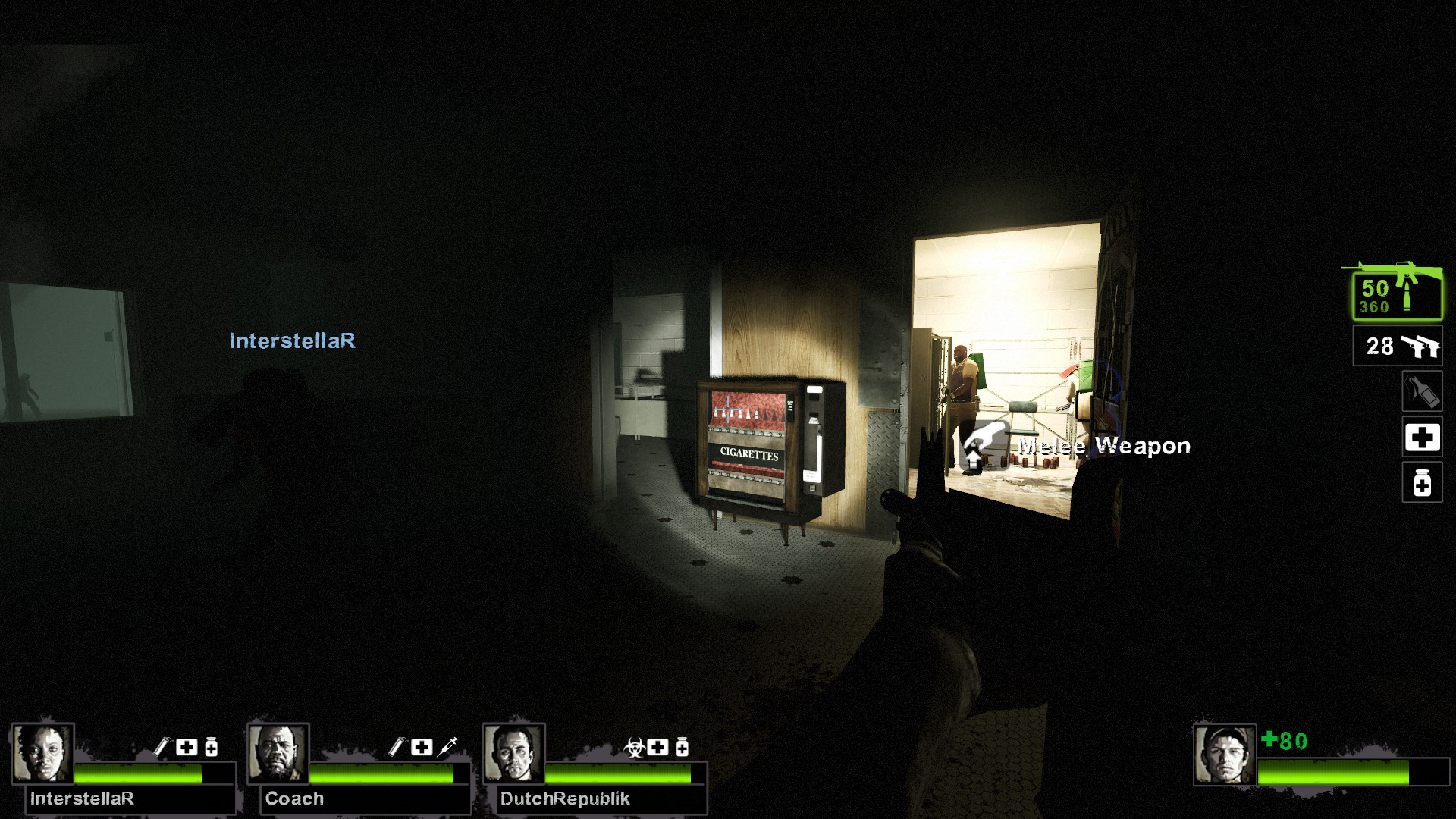Viewport: 1456px width, 819px height.
Task: Click Coach's adrenaline syringe icon
Action: click(447, 747)
